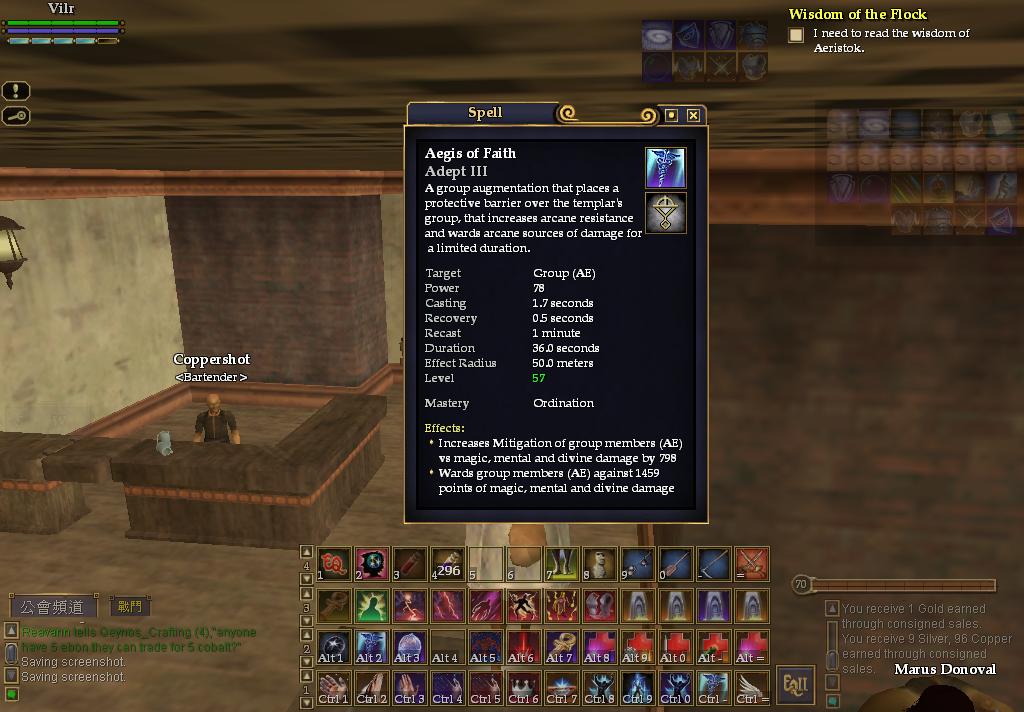Switch to the 戰鬥 chat tab
This screenshot has height=712, width=1024.
[130, 606]
